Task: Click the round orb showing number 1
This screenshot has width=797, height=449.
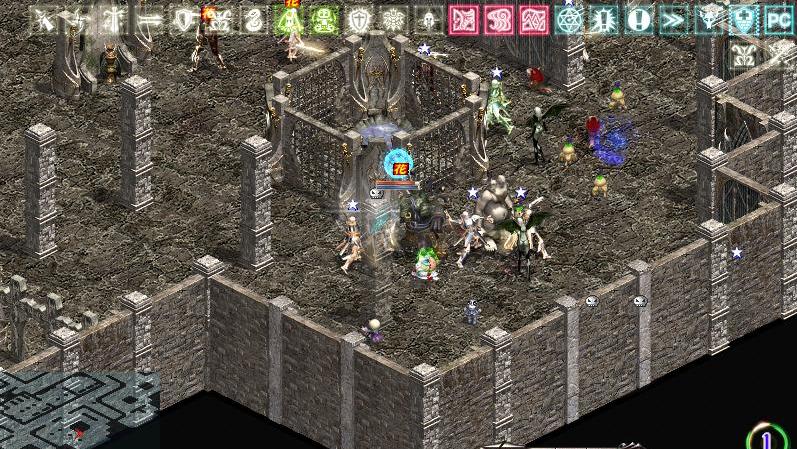Action: 767,438
